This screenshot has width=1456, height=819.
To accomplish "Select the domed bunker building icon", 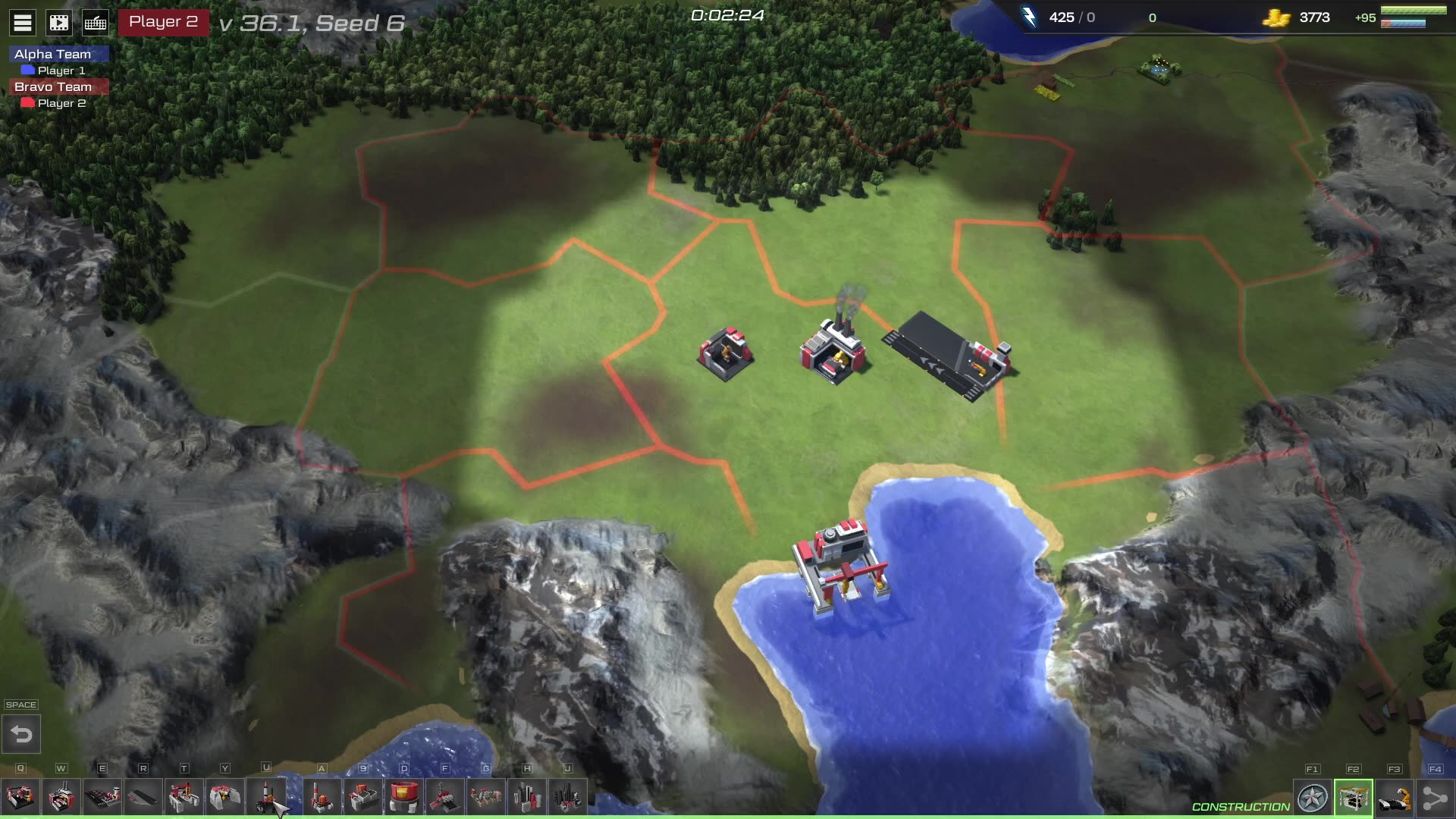I will 225,798.
